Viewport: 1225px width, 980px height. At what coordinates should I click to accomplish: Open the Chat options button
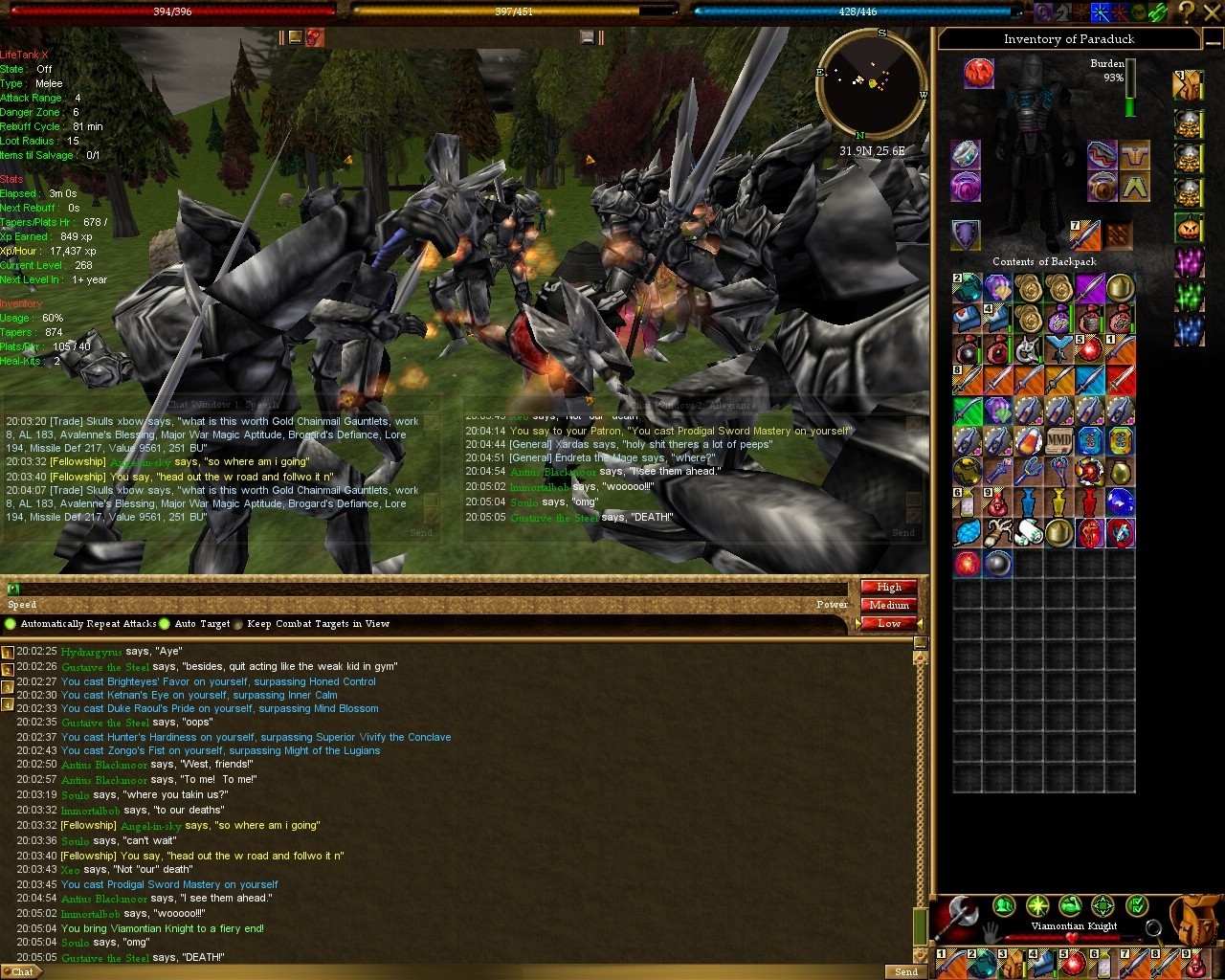(21, 971)
